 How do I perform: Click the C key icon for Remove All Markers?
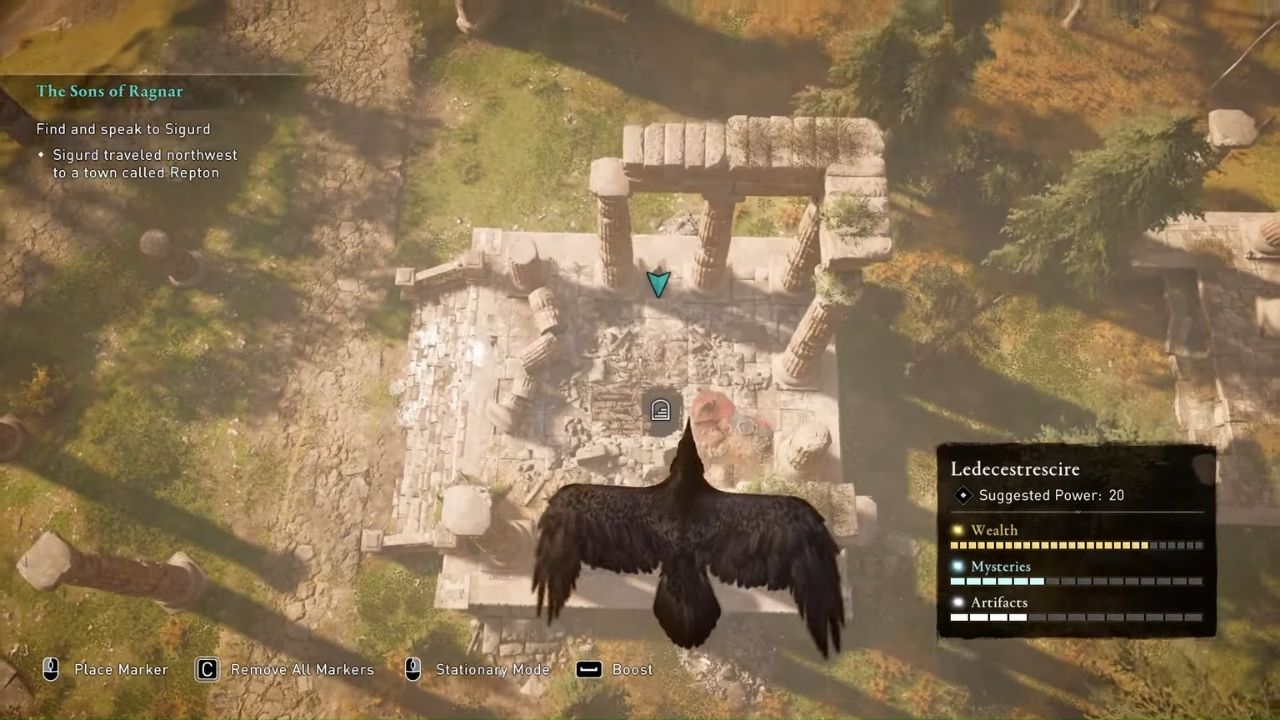click(x=206, y=670)
